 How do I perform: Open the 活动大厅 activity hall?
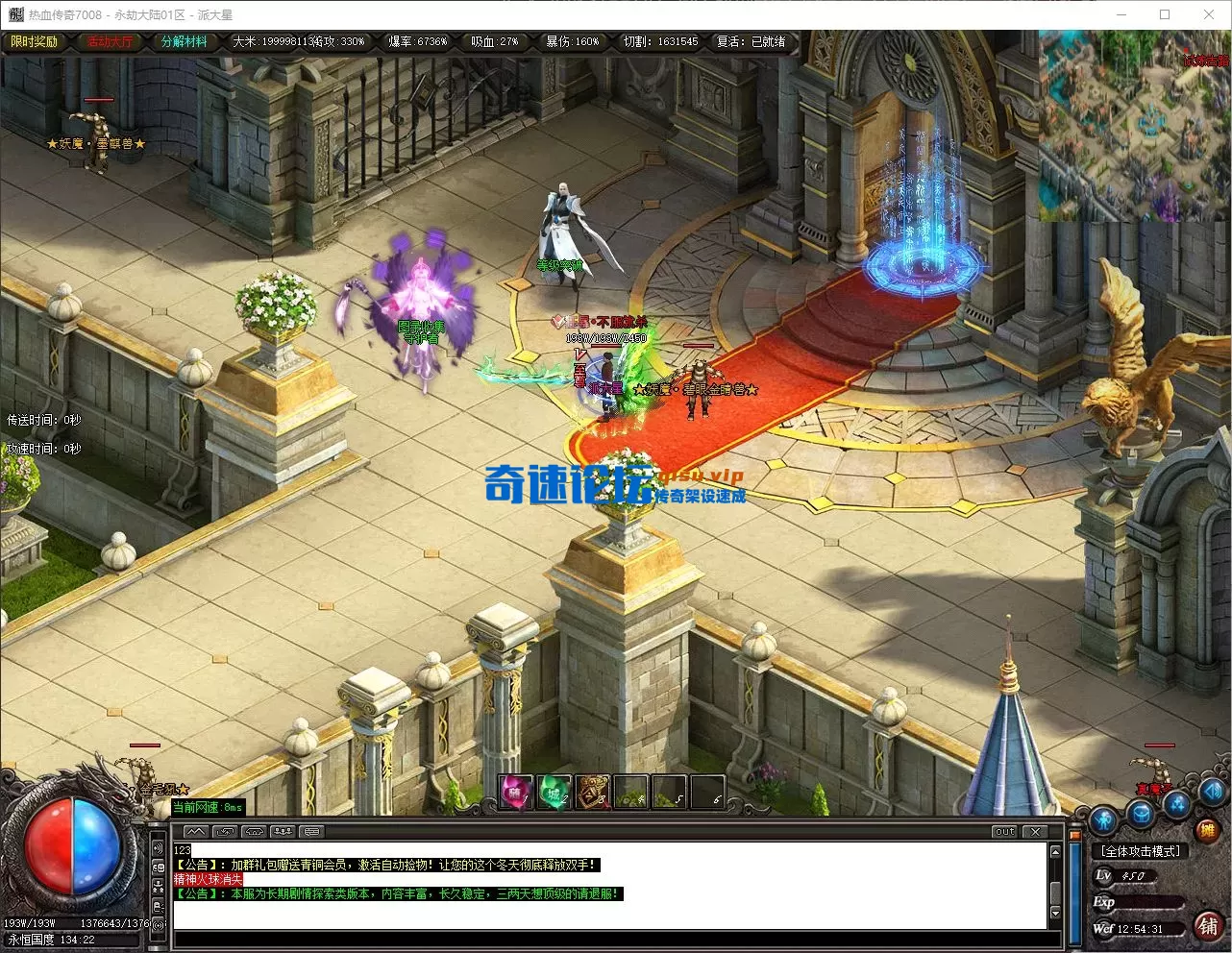click(x=110, y=41)
